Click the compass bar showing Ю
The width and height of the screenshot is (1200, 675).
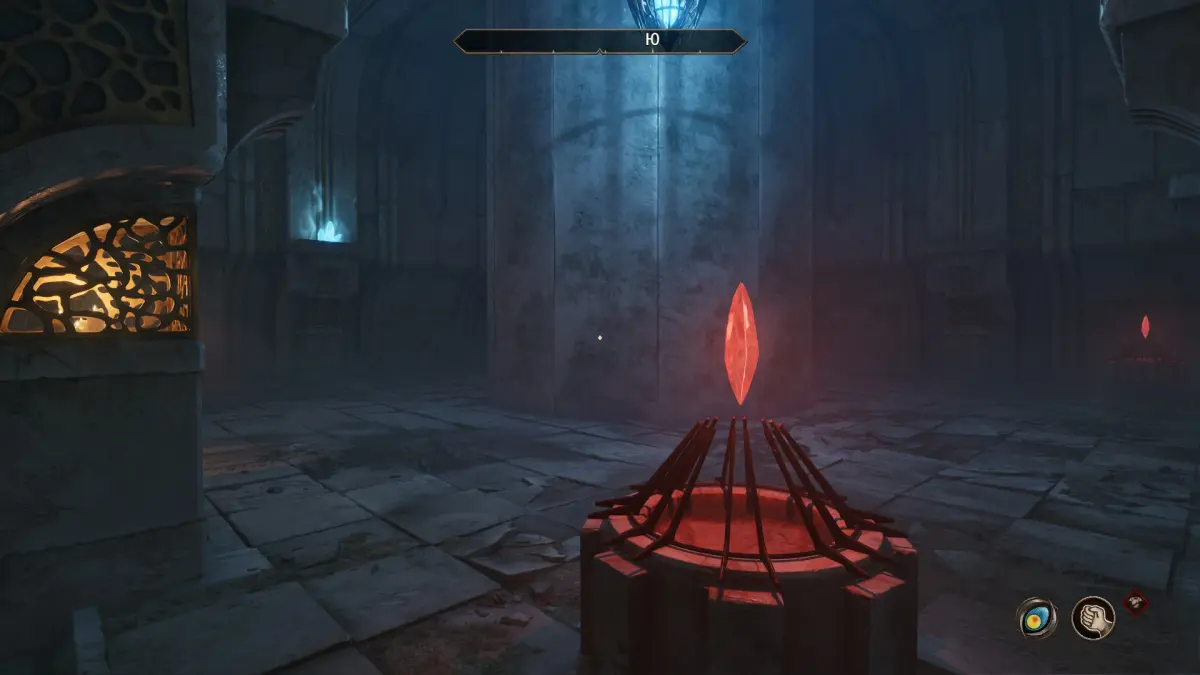600,41
